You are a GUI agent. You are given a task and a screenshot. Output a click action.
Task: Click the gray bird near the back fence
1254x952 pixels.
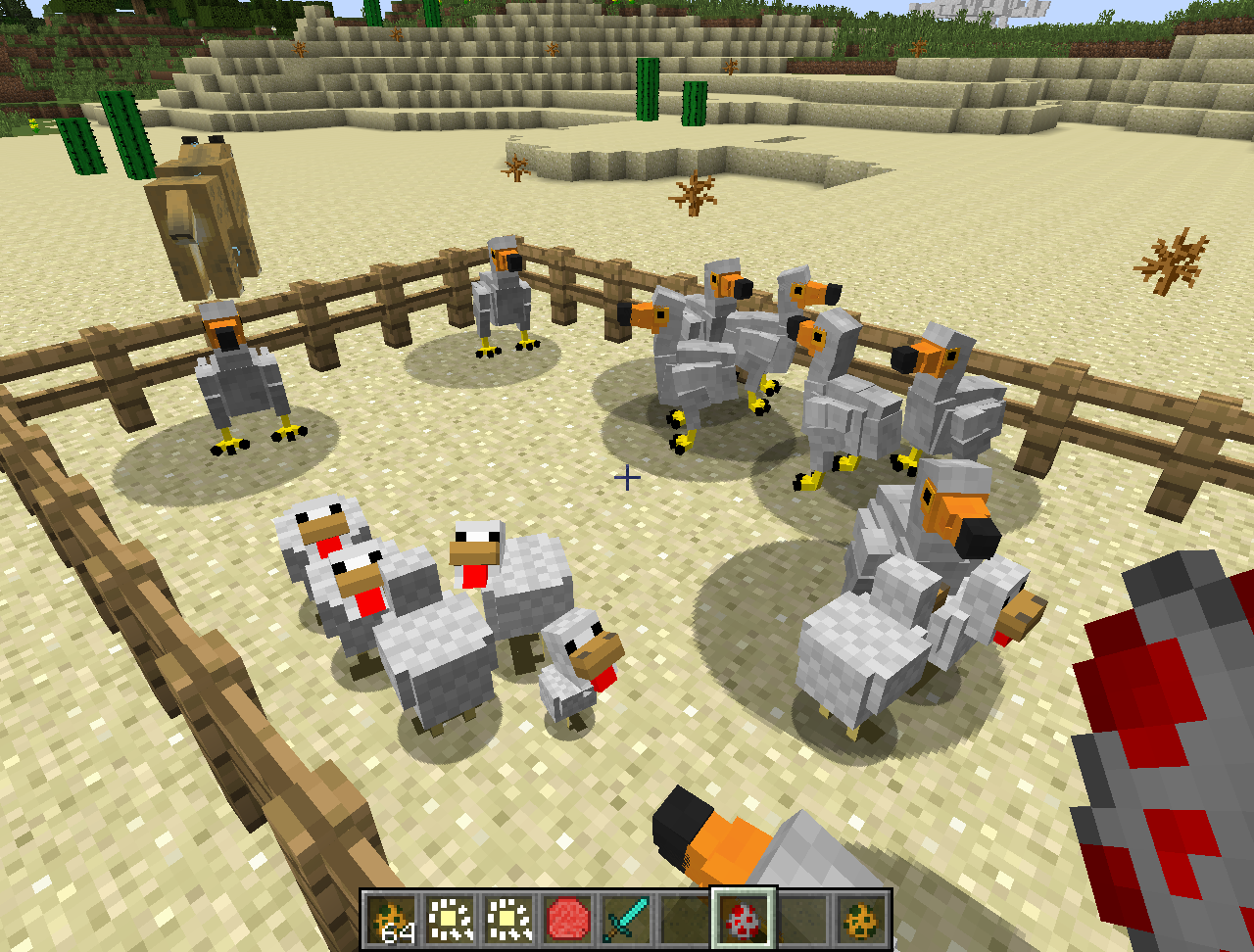coord(505,304)
